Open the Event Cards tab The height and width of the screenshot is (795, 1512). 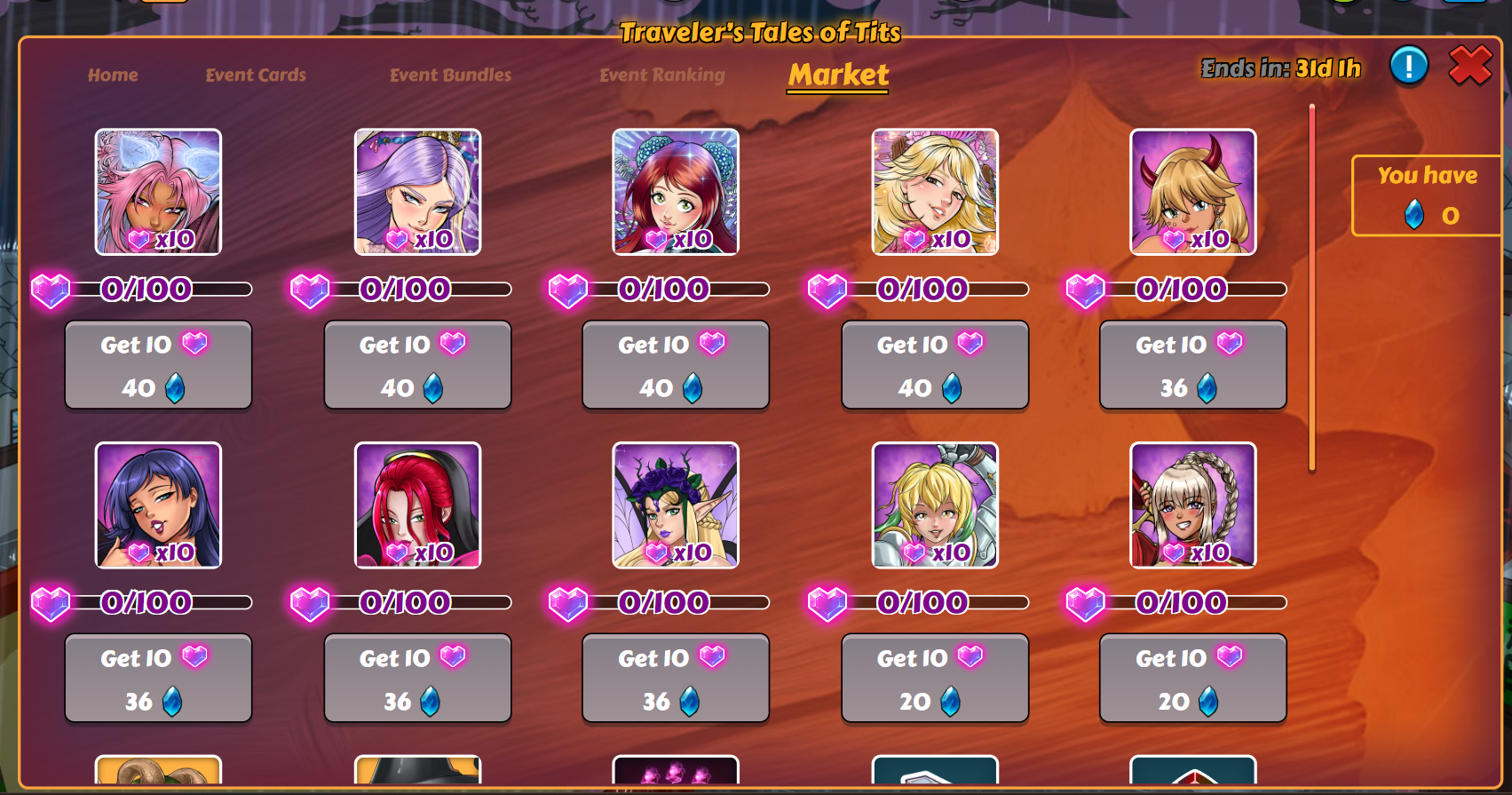tap(255, 75)
